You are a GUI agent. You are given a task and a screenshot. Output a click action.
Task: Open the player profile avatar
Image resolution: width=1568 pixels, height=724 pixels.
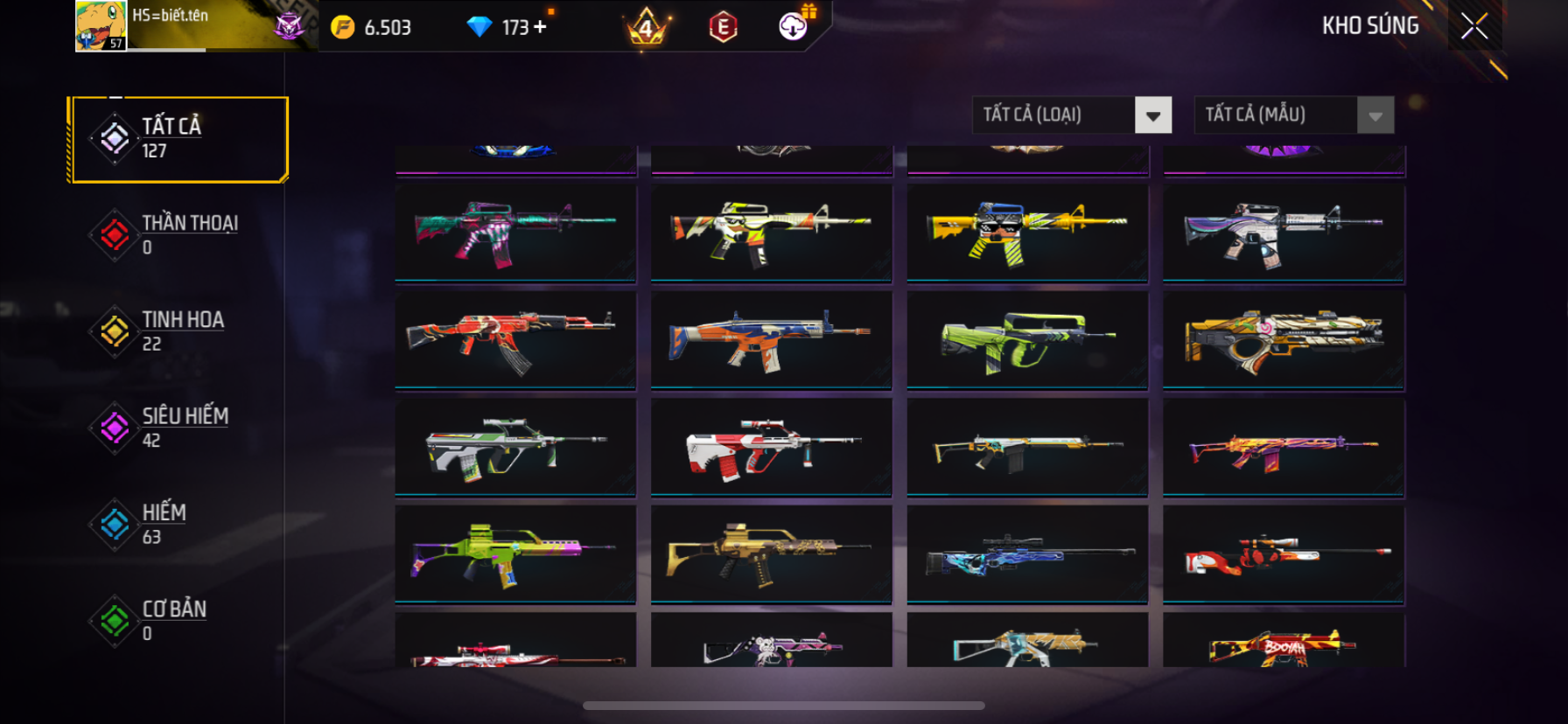(x=101, y=26)
